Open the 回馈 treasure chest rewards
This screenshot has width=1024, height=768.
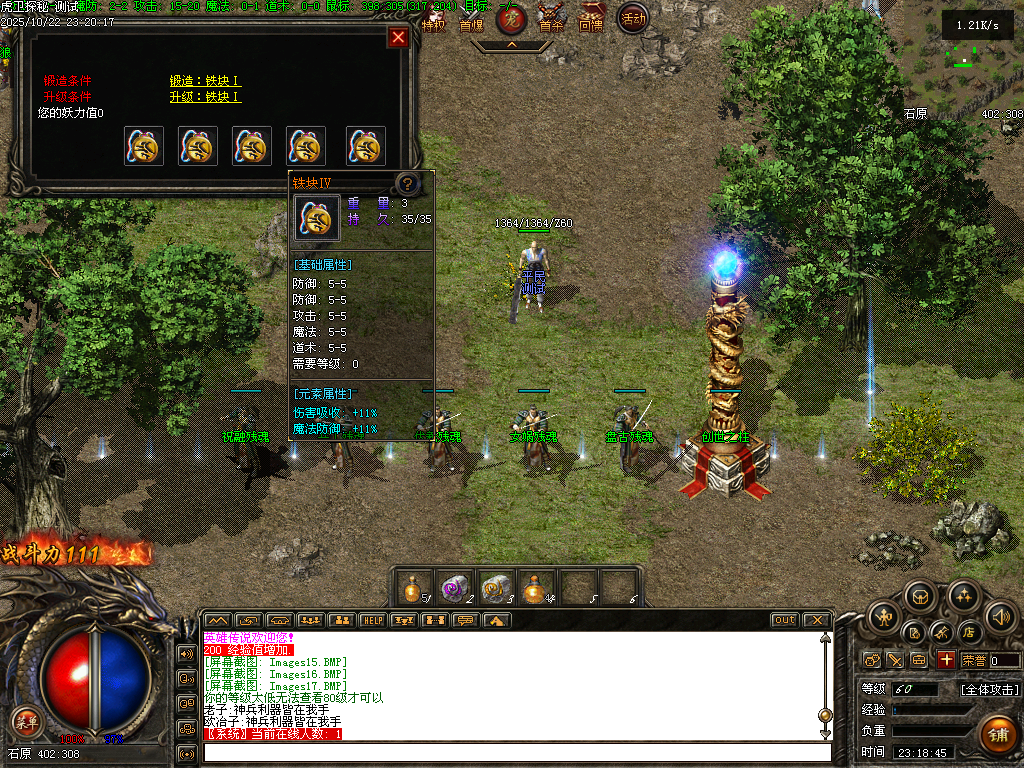(591, 17)
